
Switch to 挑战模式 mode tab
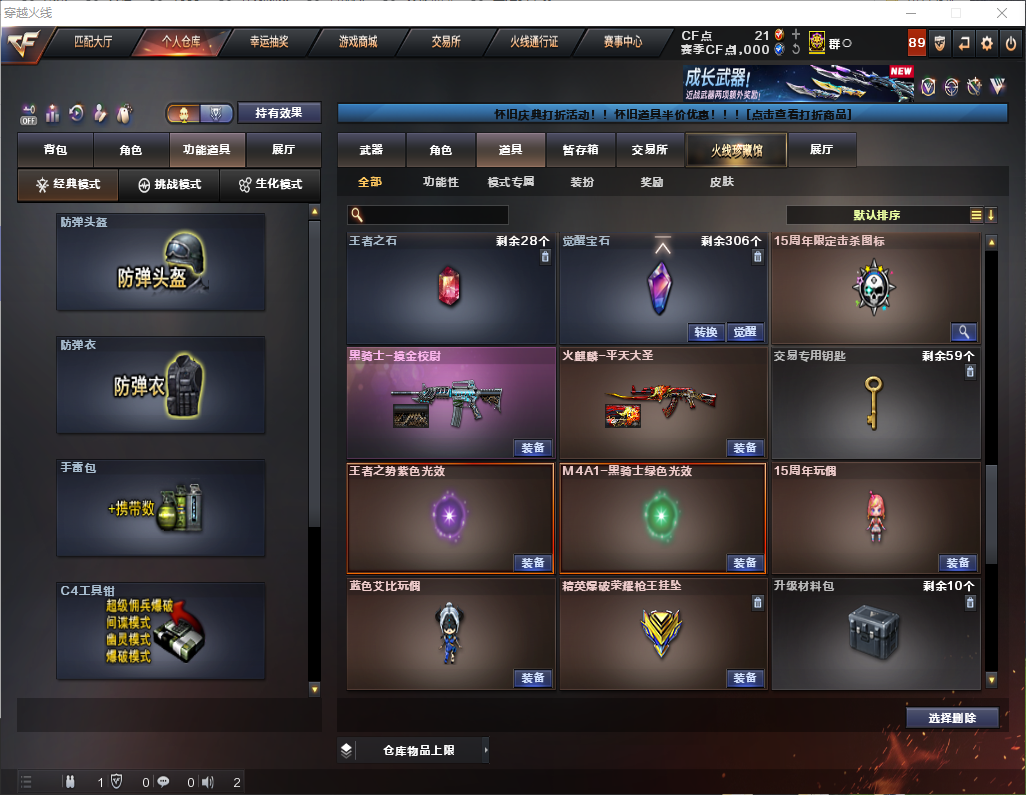pos(169,185)
